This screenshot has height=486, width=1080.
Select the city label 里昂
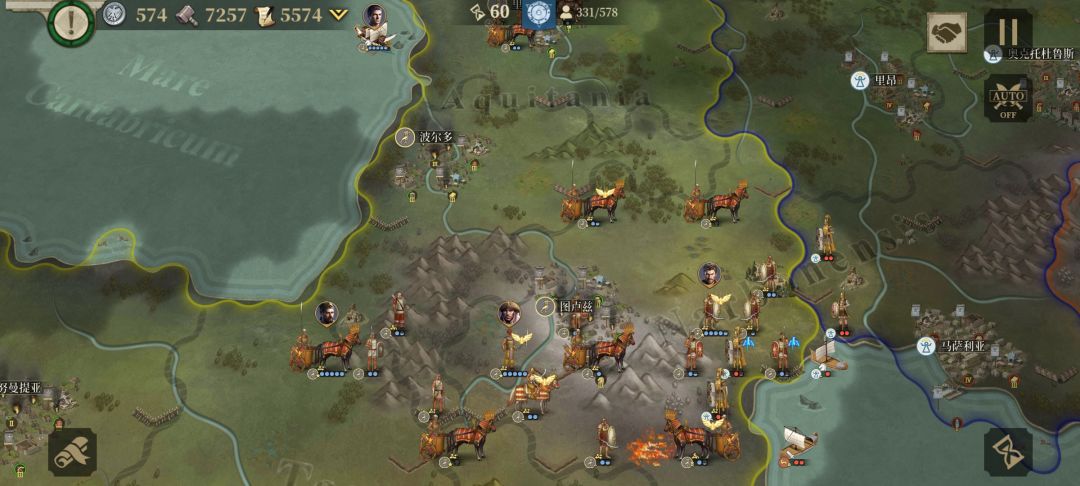[885, 80]
